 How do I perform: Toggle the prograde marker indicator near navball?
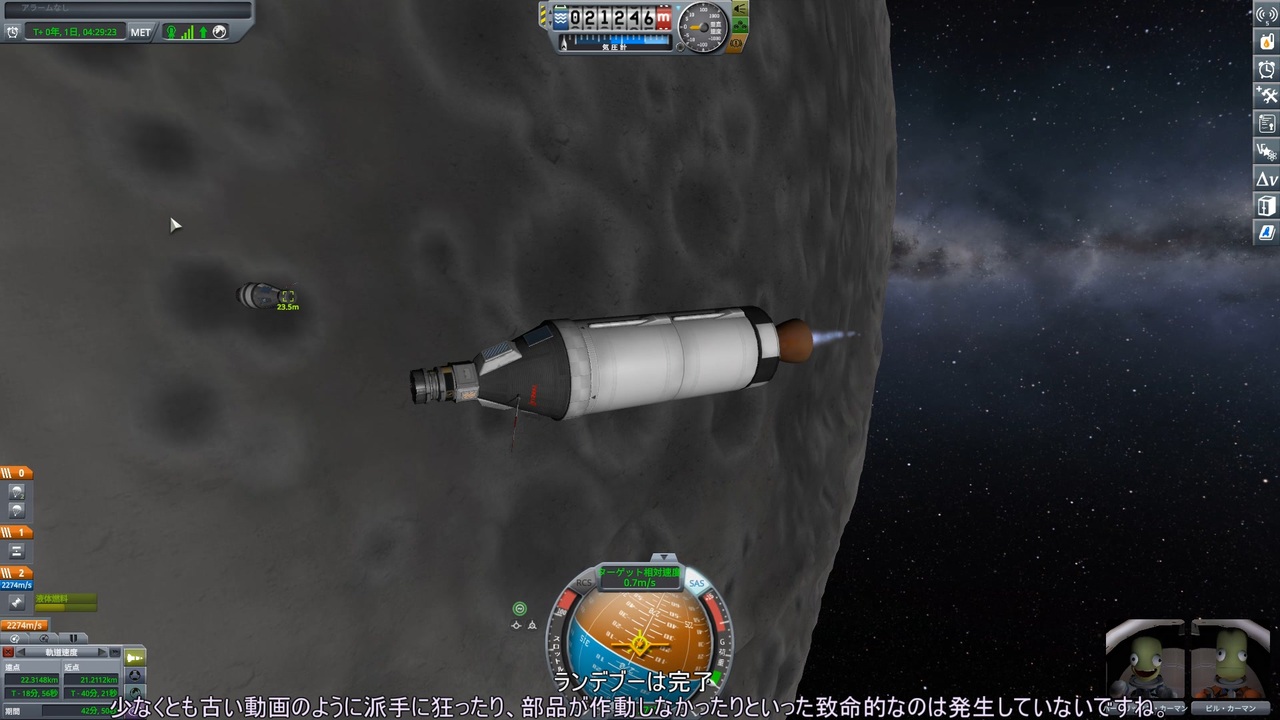[520, 608]
